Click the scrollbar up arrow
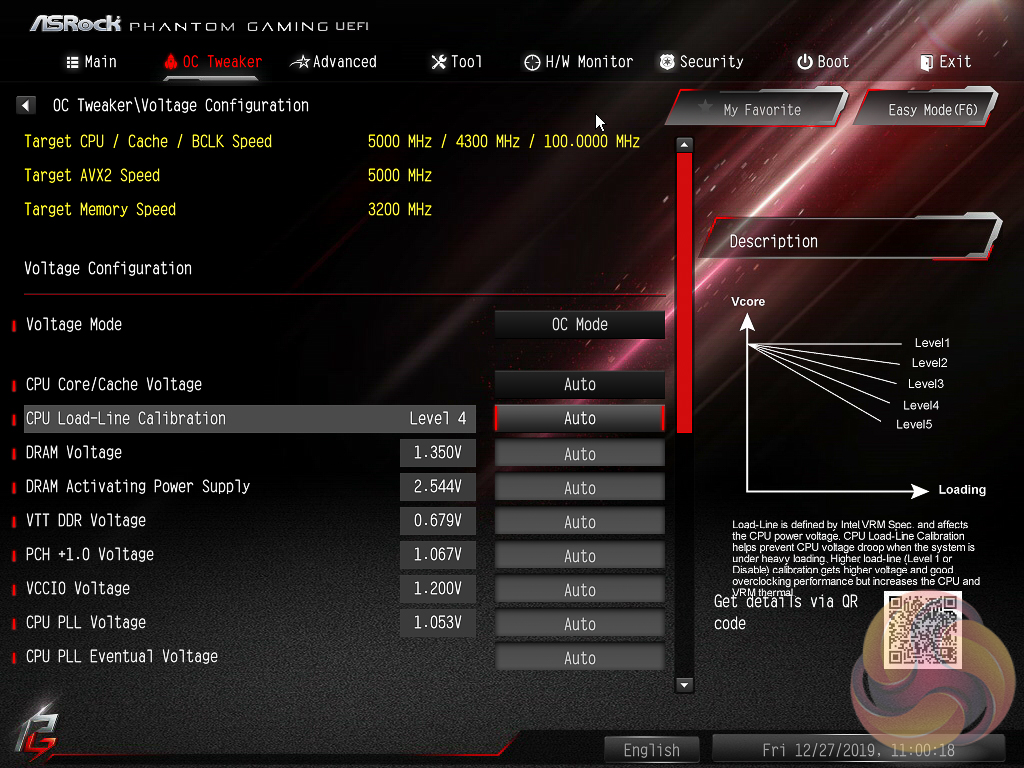 pyautogui.click(x=685, y=144)
